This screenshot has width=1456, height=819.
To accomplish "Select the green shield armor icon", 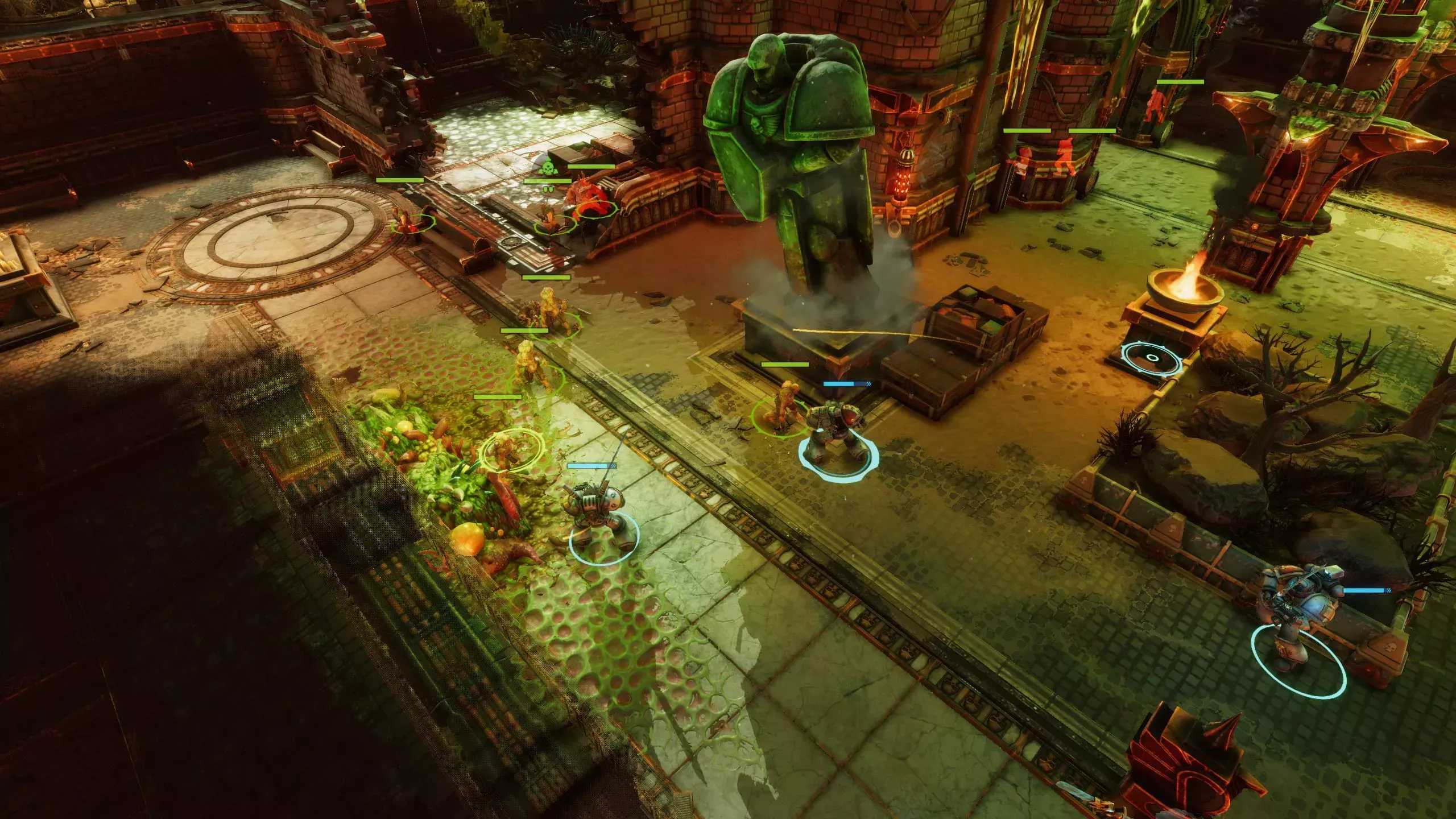I will [x=548, y=189].
